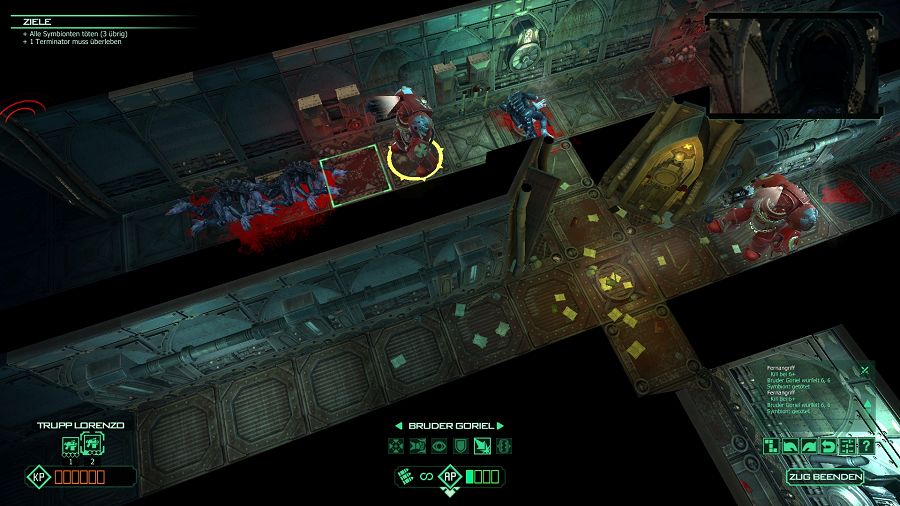Activate the eye overwatch action icon
Screen dimensions: 900x506
tap(438, 445)
